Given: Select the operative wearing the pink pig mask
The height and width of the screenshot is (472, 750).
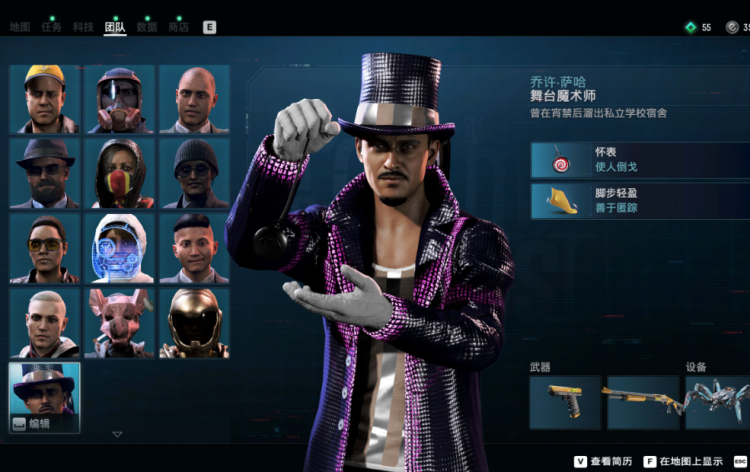Looking at the screenshot, I should point(119,323).
